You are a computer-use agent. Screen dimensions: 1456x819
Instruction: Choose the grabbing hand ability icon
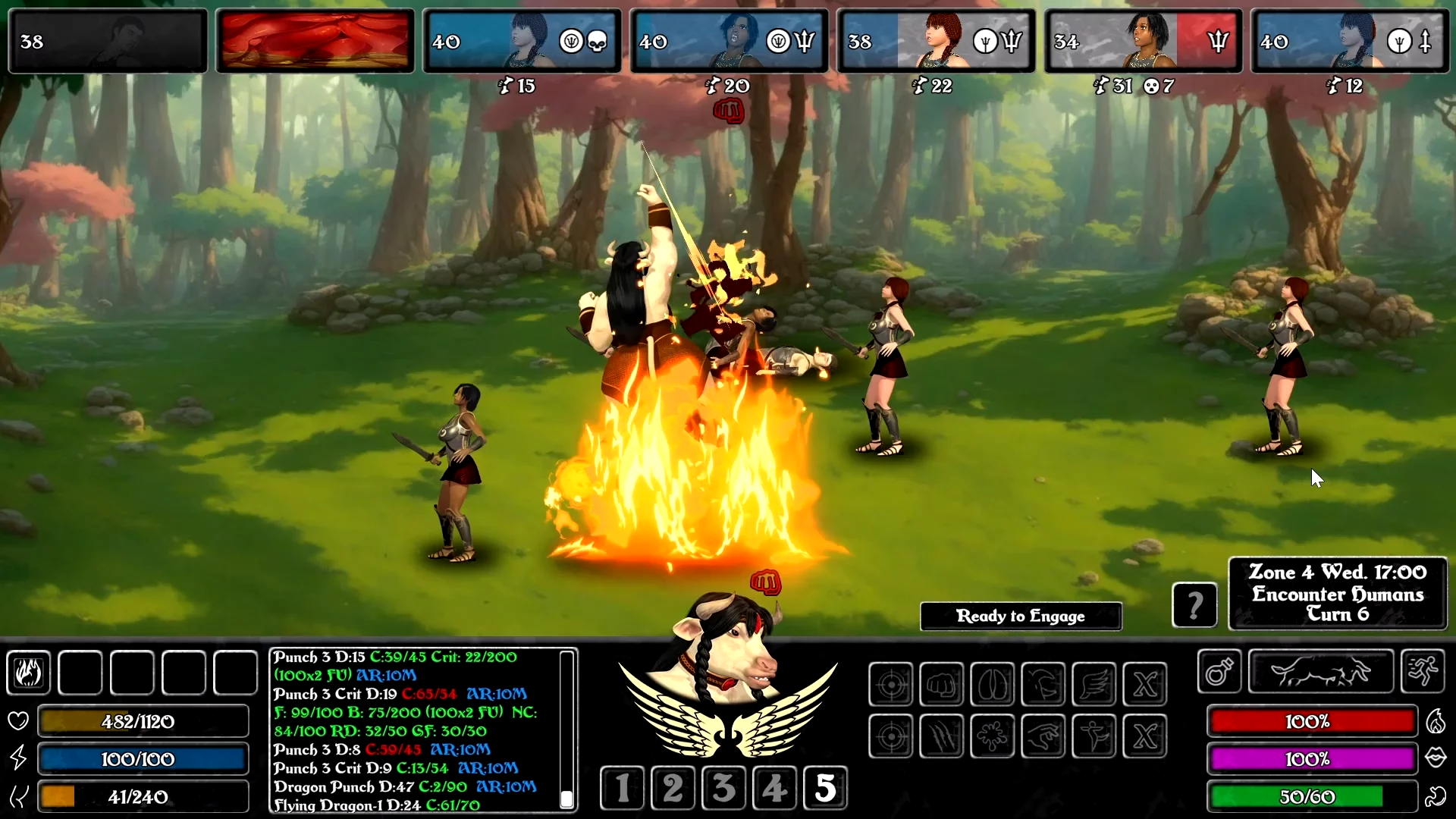pos(1043,736)
